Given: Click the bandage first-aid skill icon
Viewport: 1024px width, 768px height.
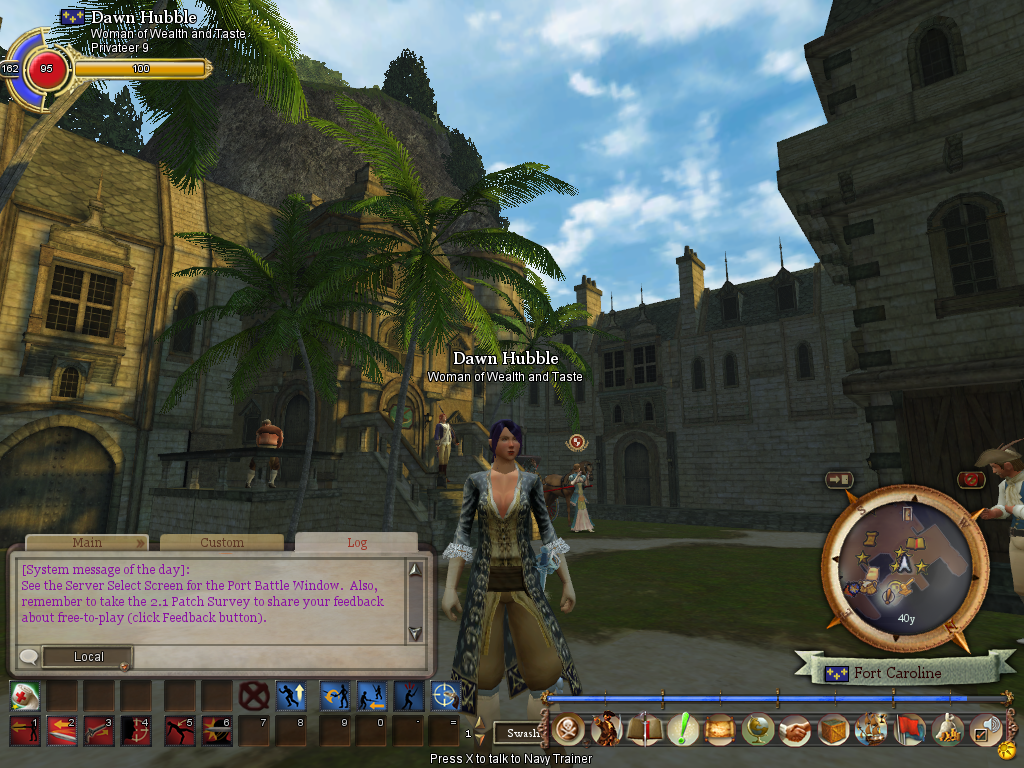Looking at the screenshot, I should (x=24, y=695).
